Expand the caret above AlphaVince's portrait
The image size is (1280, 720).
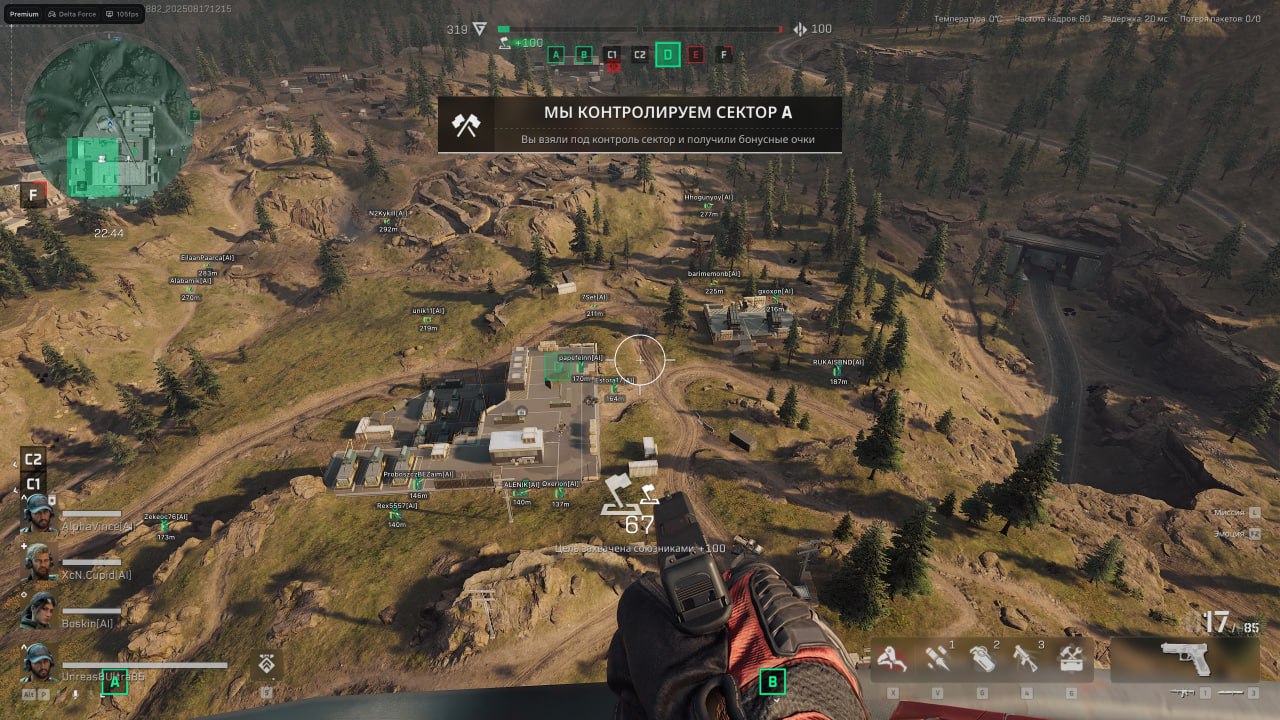(x=24, y=498)
